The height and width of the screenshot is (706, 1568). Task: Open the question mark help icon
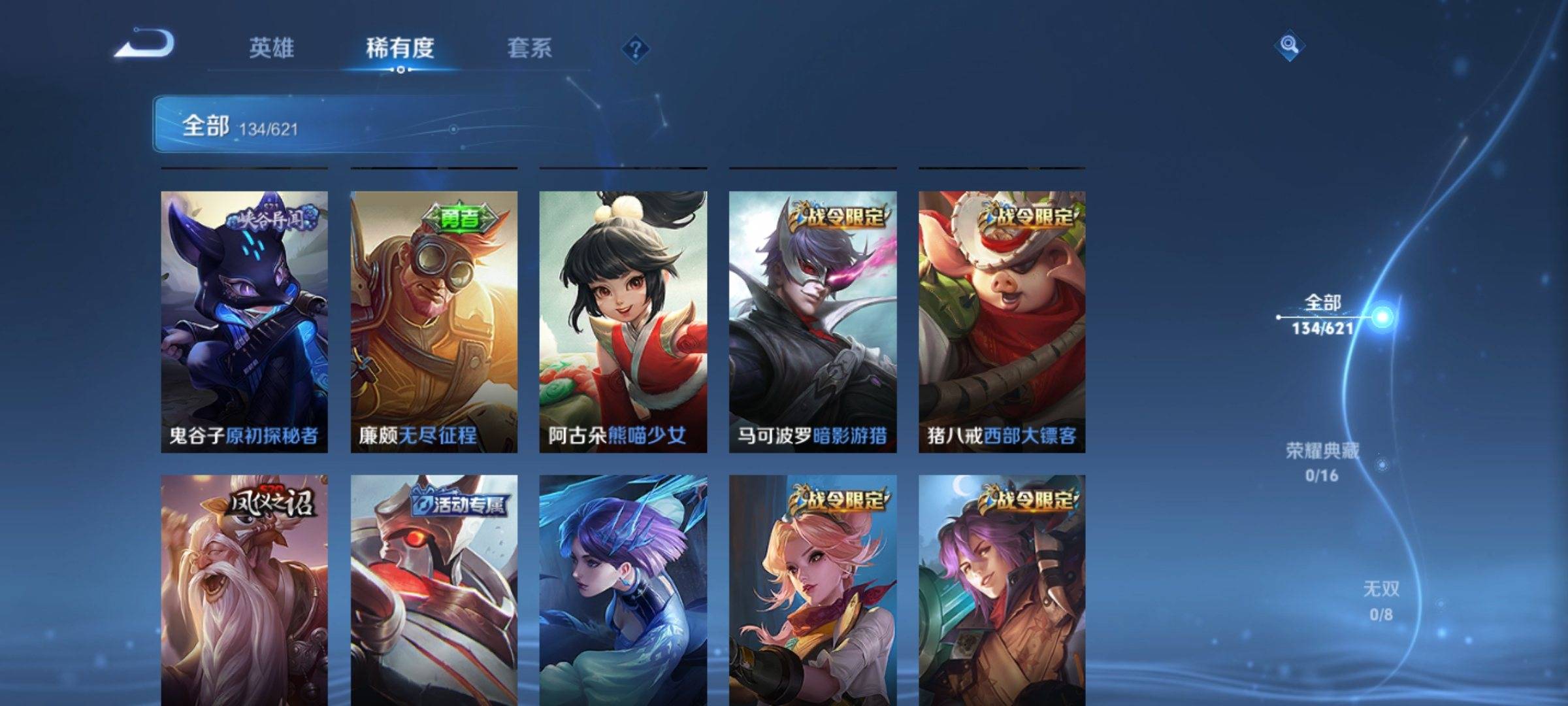635,49
